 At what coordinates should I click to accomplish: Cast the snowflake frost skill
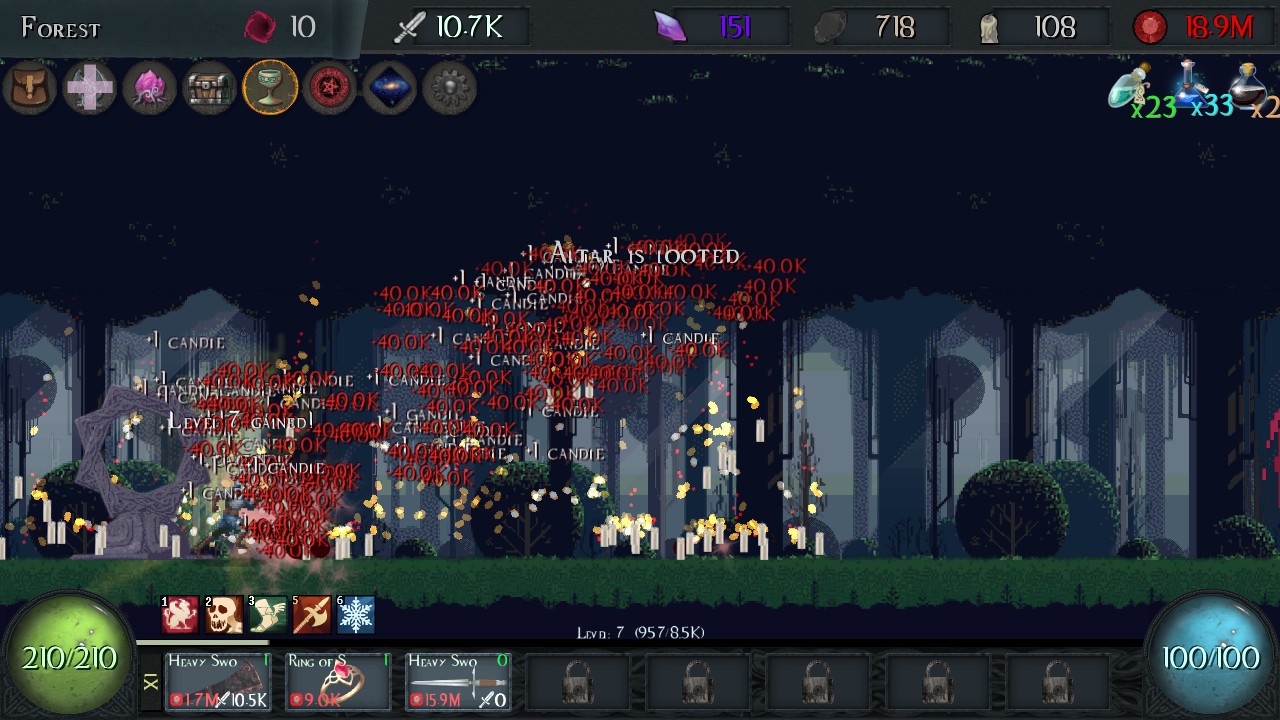(356, 615)
